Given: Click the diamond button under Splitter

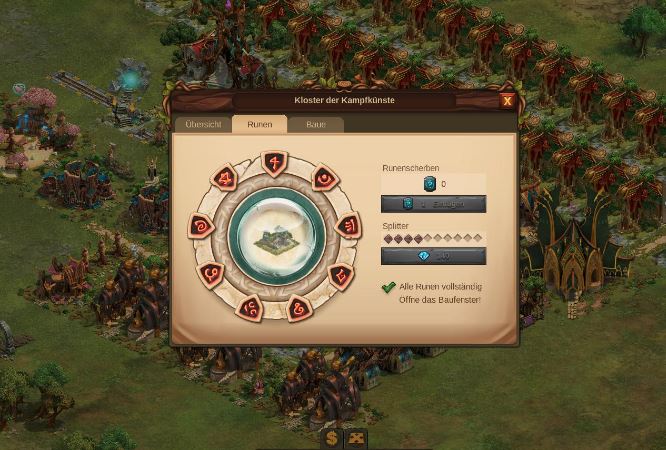Looking at the screenshot, I should point(433,256).
